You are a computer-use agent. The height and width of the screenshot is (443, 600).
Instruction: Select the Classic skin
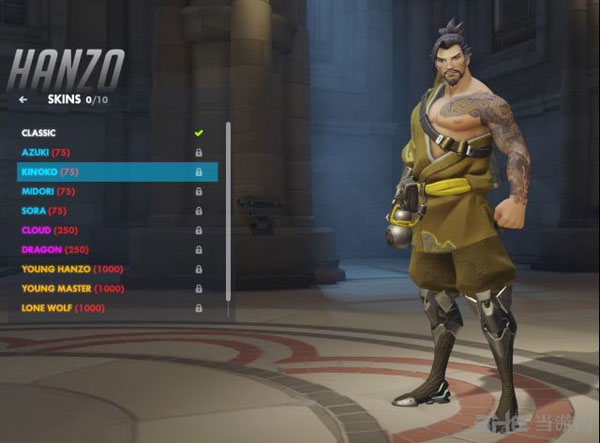[40, 133]
